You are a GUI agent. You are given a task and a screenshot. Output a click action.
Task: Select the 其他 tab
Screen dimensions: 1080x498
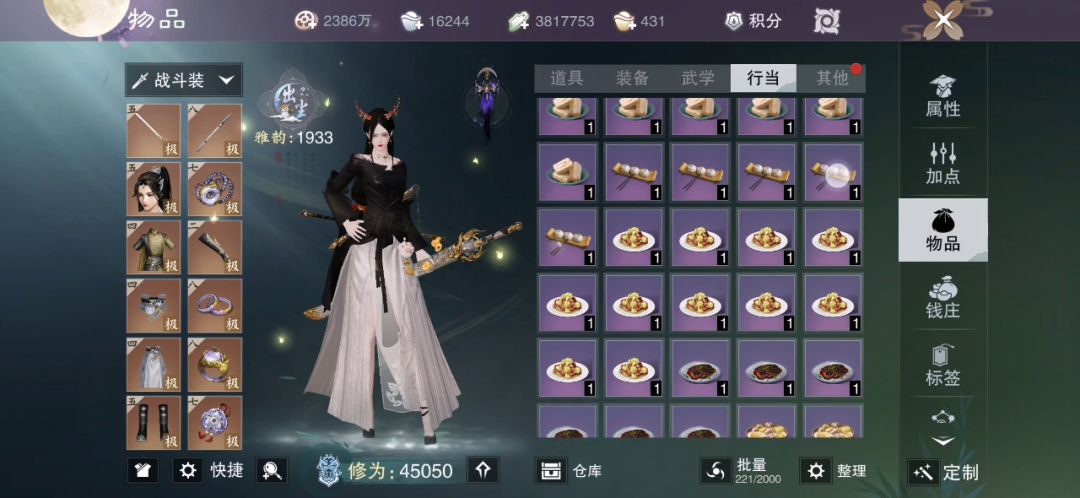click(832, 78)
